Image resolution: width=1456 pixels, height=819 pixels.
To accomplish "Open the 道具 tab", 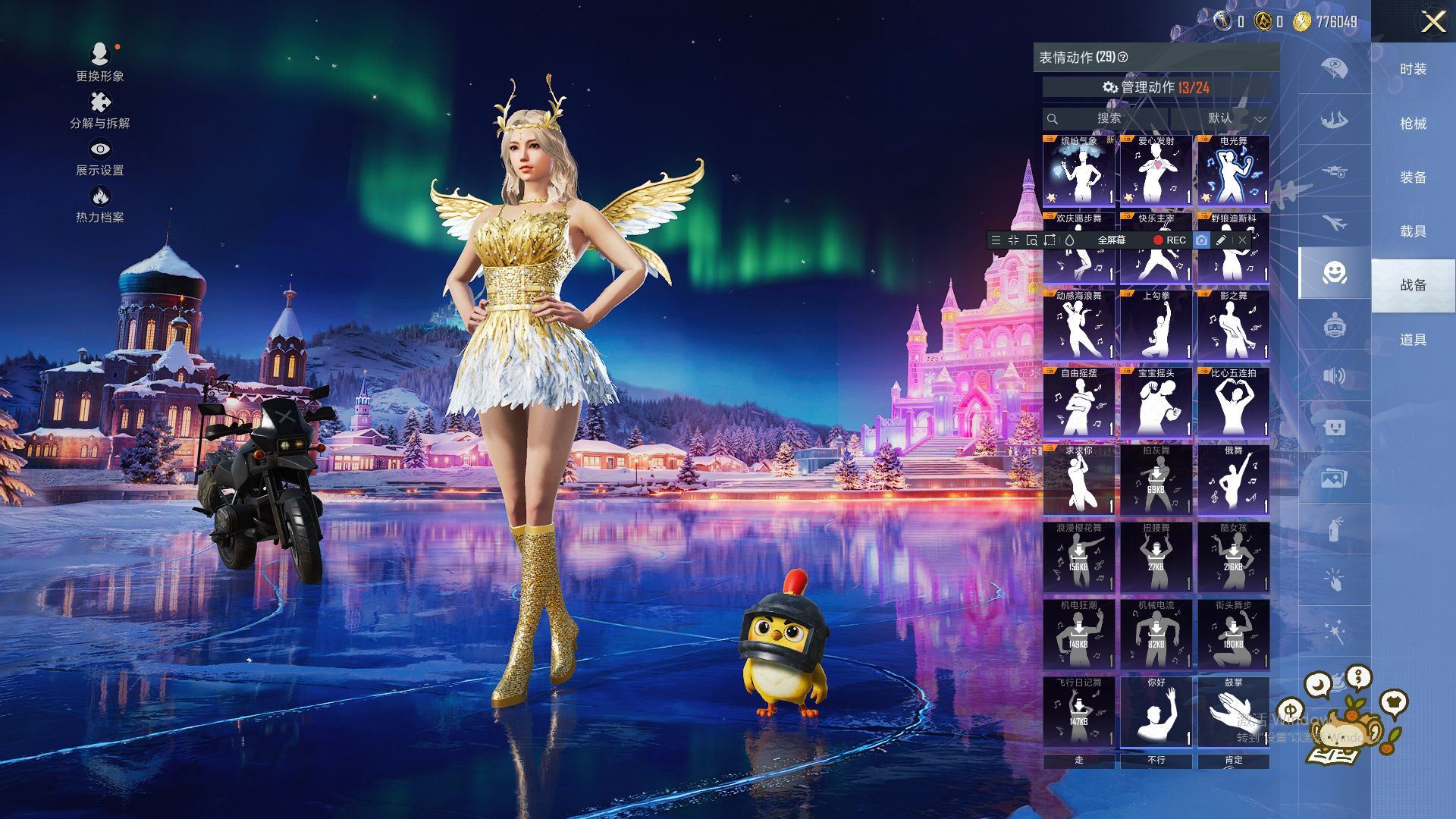I will 1413,340.
